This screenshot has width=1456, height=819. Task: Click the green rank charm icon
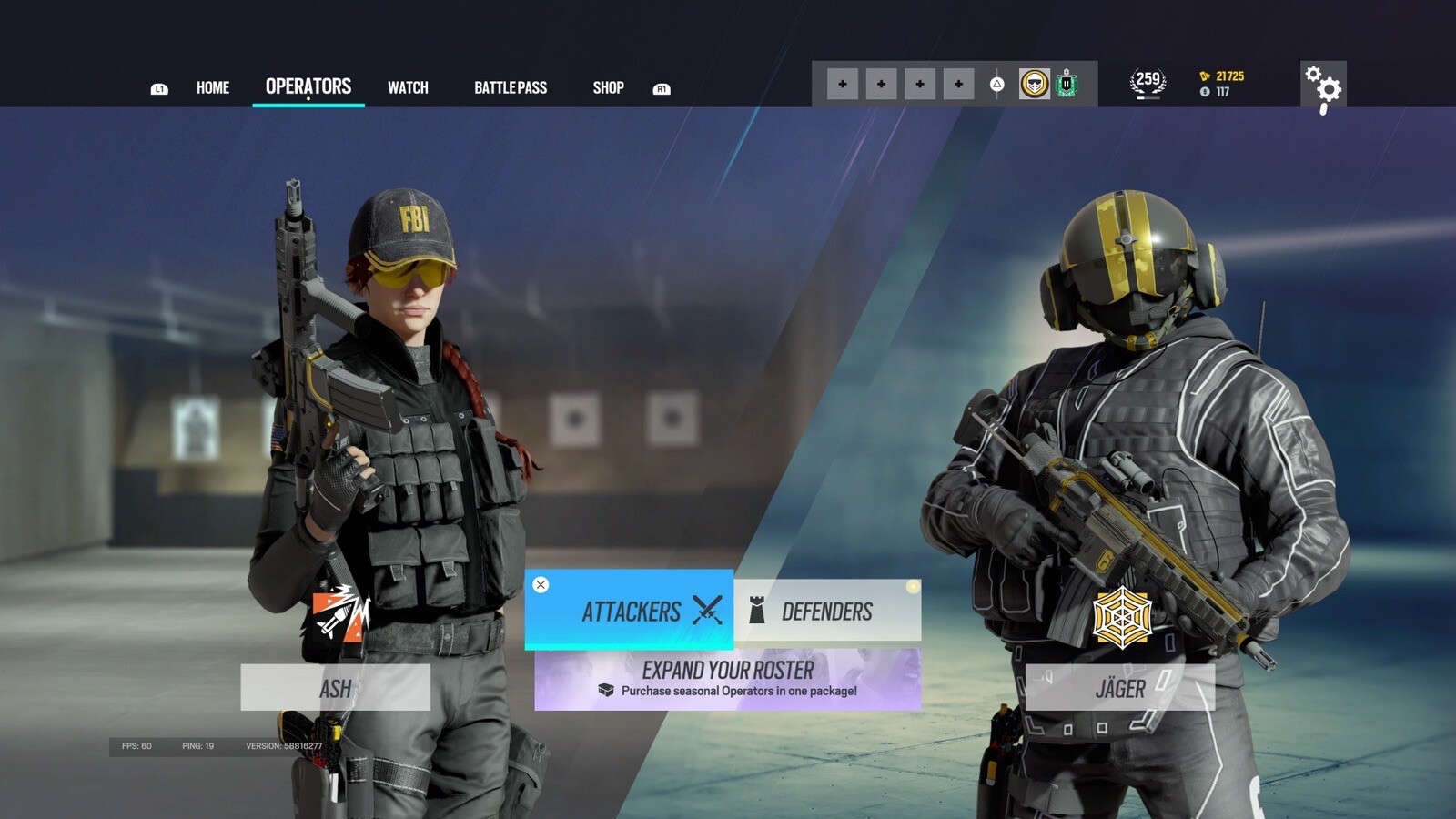point(1068,83)
